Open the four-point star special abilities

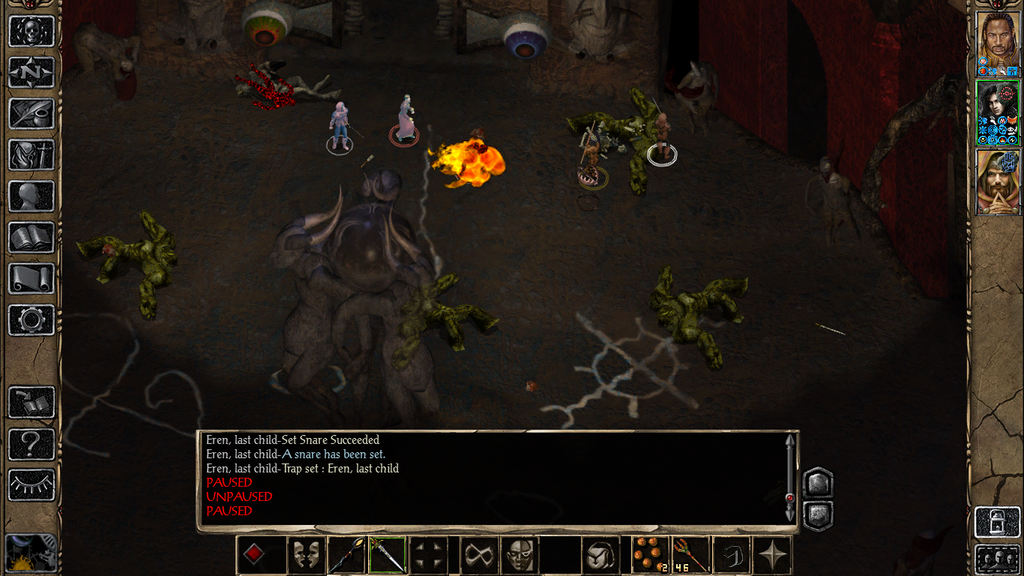[773, 555]
